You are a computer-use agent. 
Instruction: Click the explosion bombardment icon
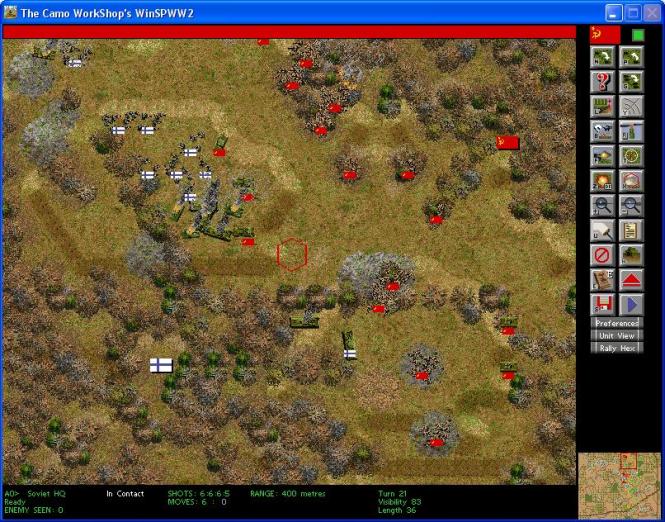tap(602, 181)
